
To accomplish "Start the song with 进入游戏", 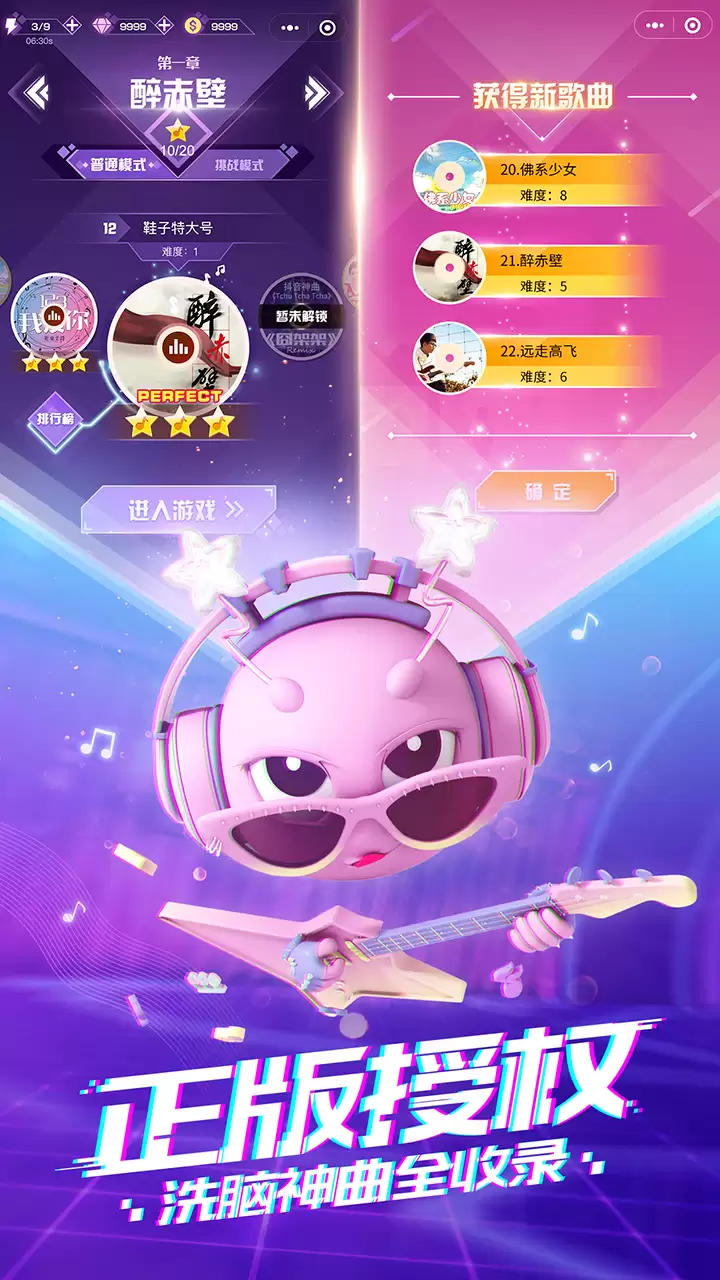I will point(180,510).
